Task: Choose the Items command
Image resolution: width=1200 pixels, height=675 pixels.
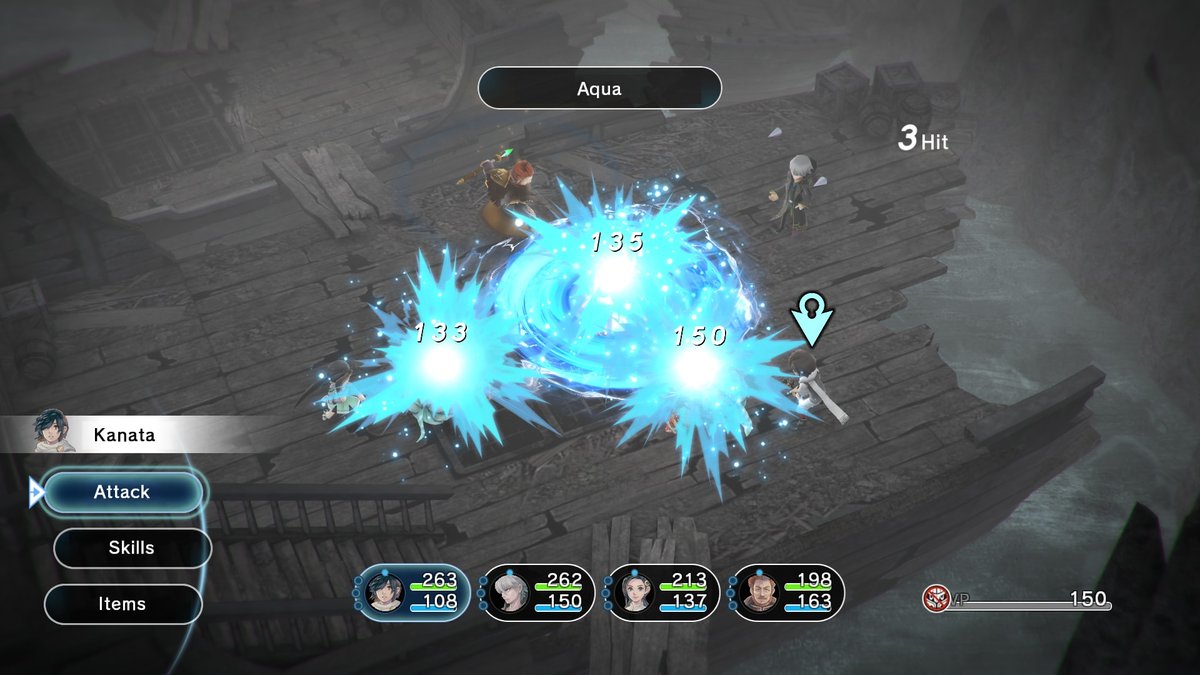Action: pyautogui.click(x=123, y=604)
